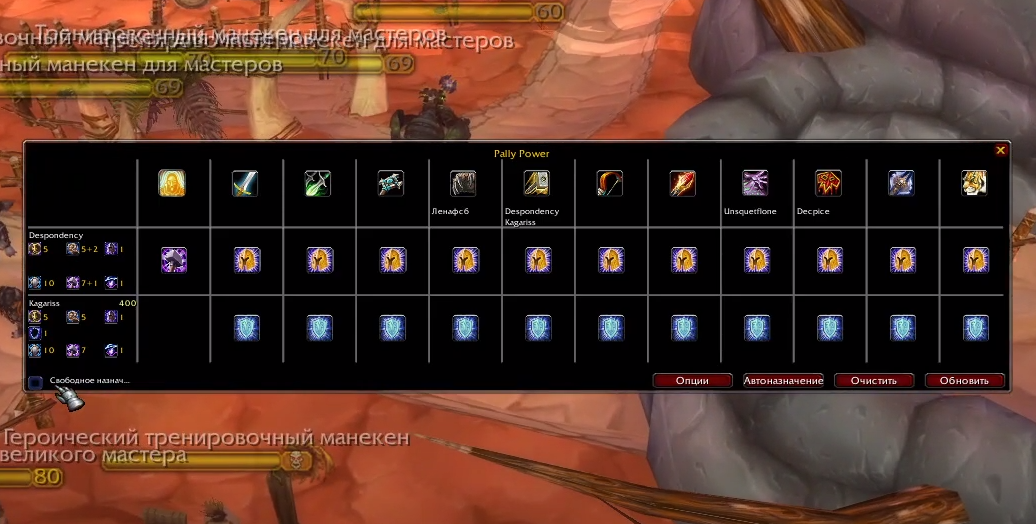Select the class icon above Ленафсб
The height and width of the screenshot is (524, 1036).
[x=463, y=183]
